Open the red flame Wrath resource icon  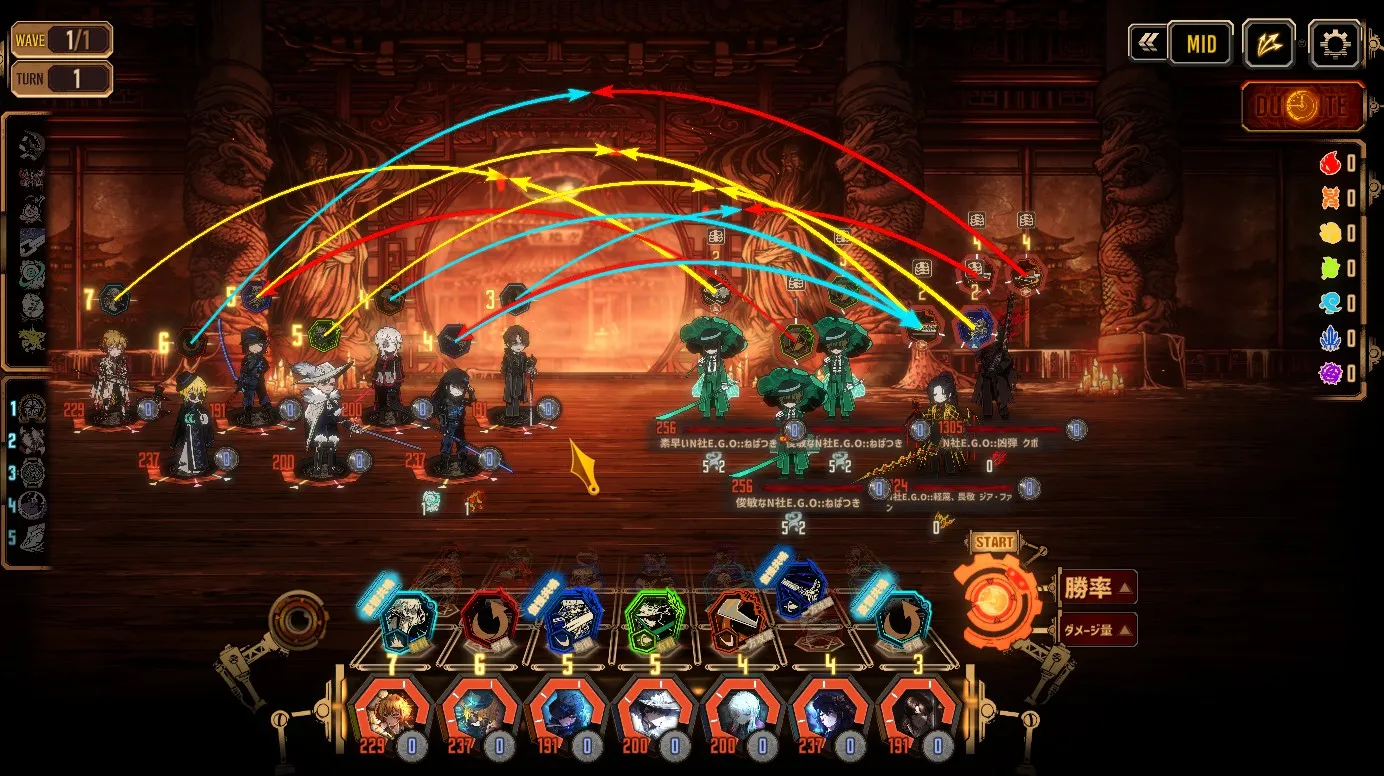(x=1330, y=163)
